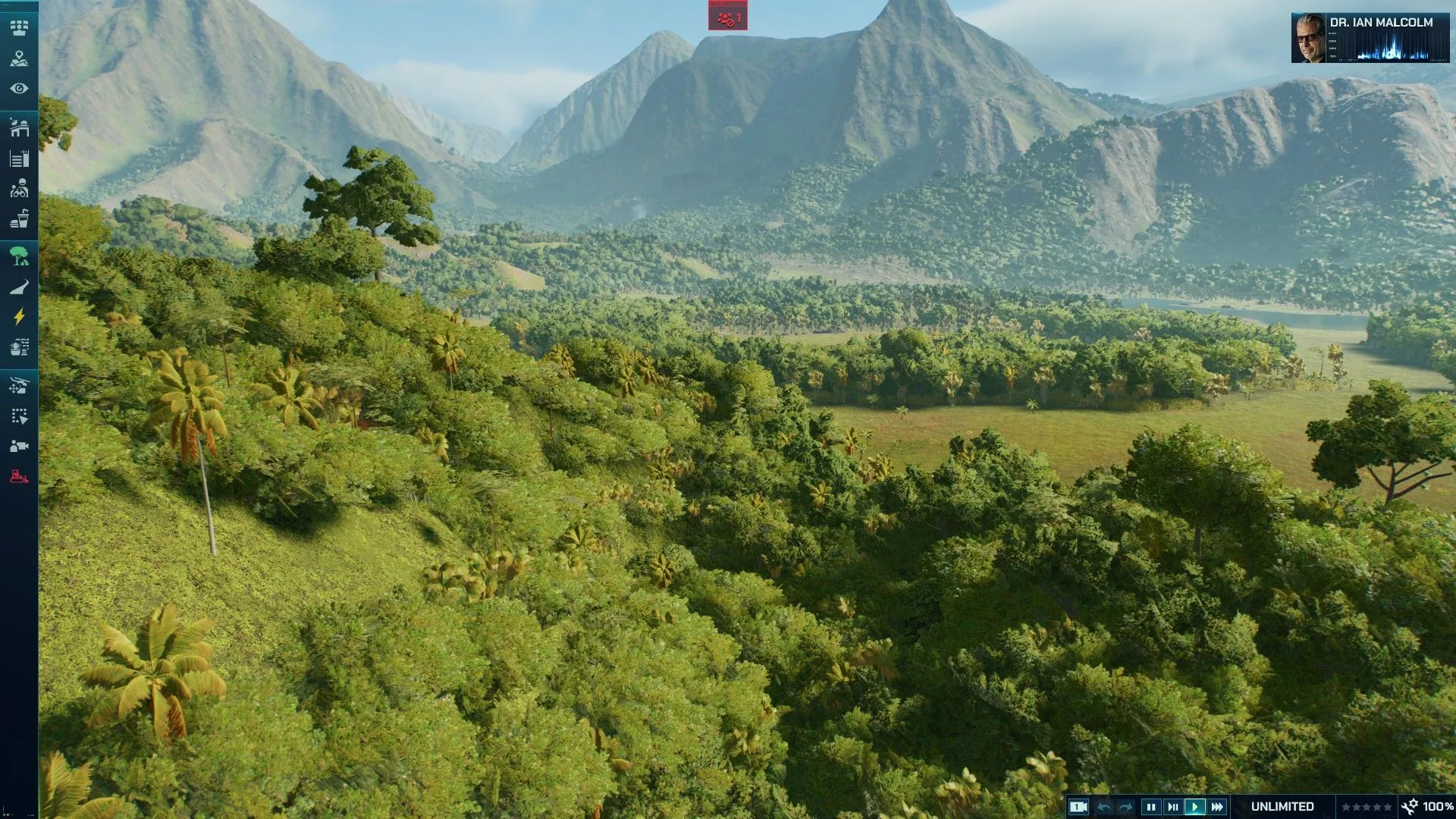Open the island map view
The width and height of the screenshot is (1456, 819).
click(20, 57)
